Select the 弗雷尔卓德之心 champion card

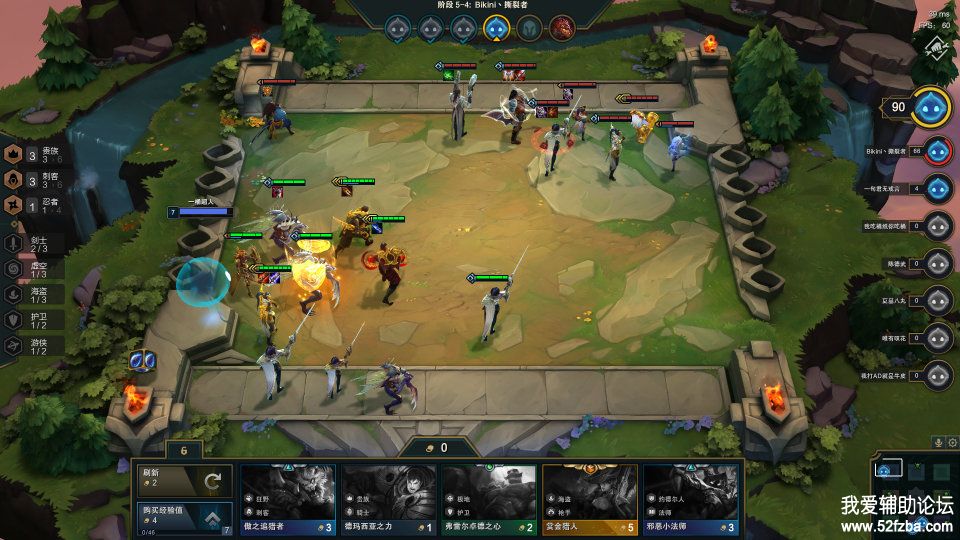tap(490, 496)
